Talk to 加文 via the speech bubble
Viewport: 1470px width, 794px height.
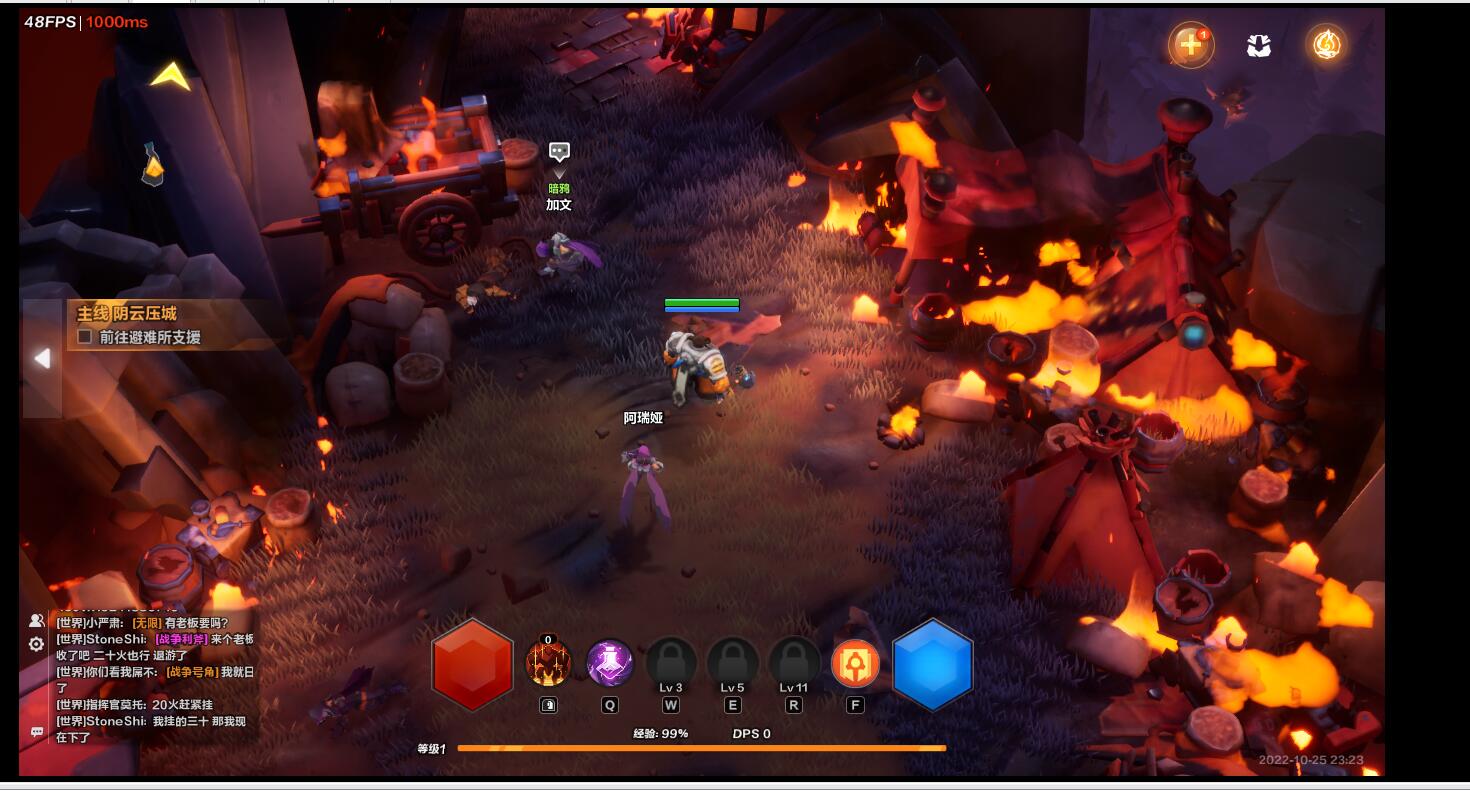(559, 152)
